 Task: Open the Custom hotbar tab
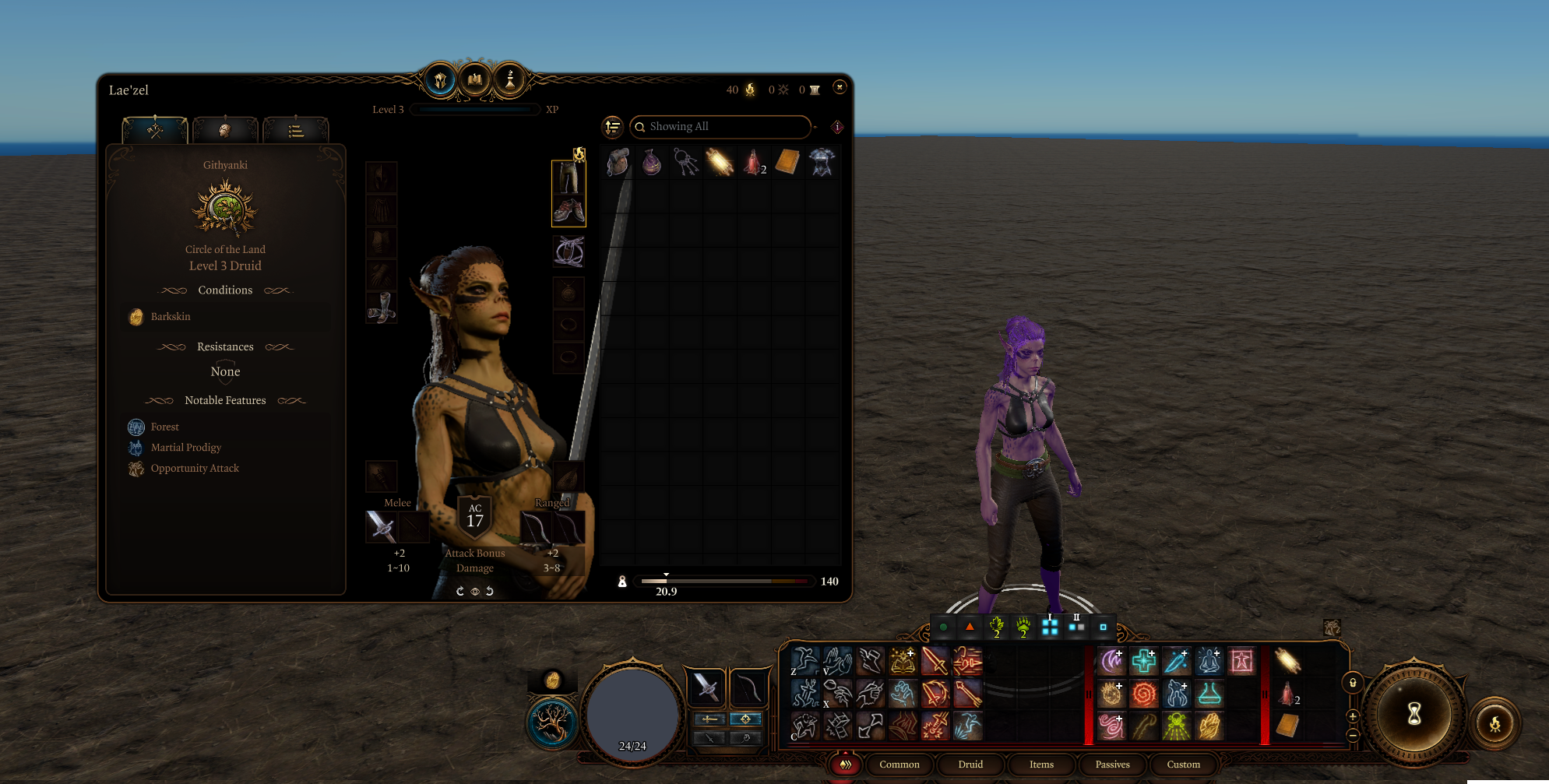pyautogui.click(x=1183, y=765)
